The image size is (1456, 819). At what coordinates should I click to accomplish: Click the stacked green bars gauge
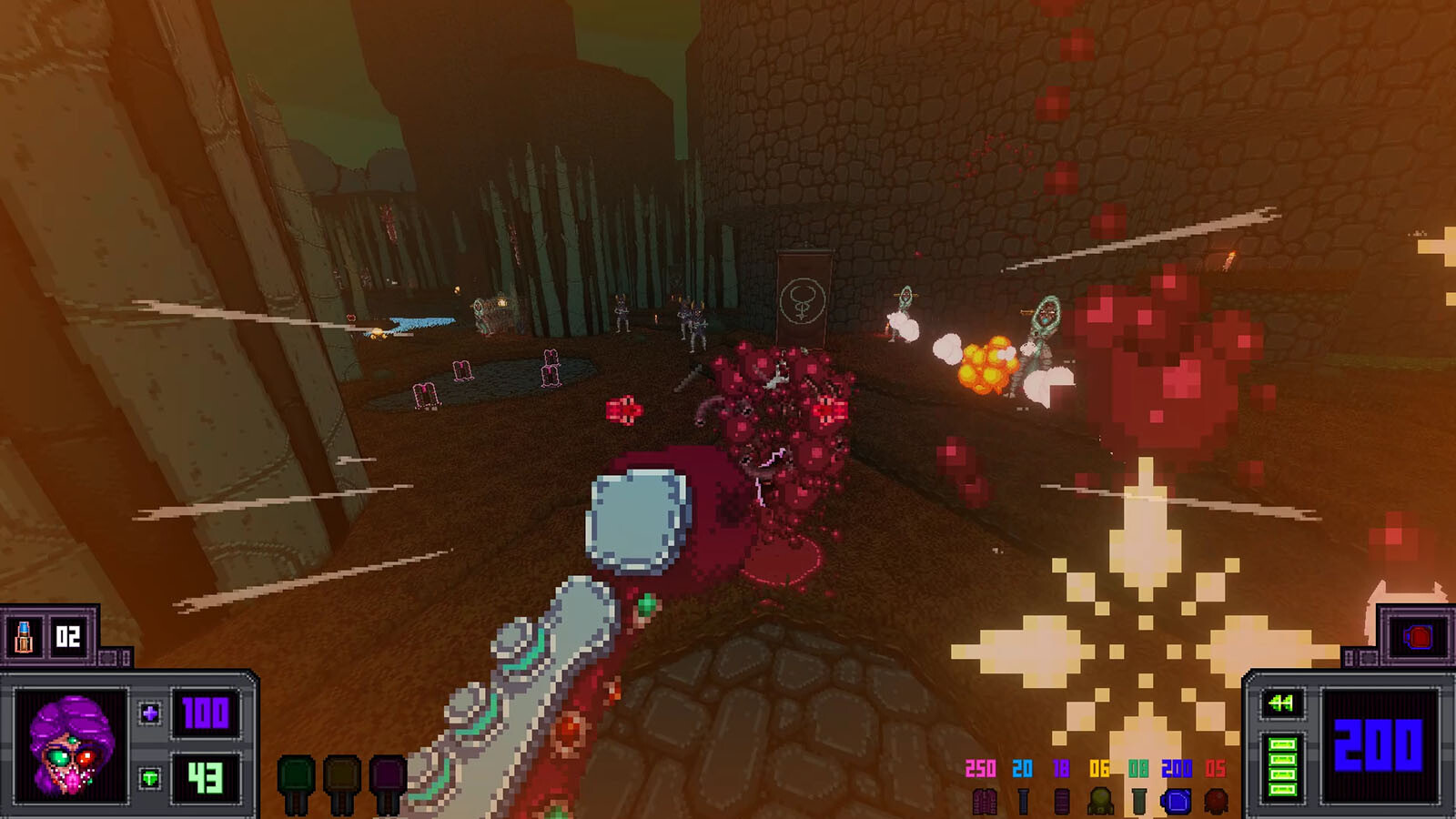pyautogui.click(x=1282, y=766)
